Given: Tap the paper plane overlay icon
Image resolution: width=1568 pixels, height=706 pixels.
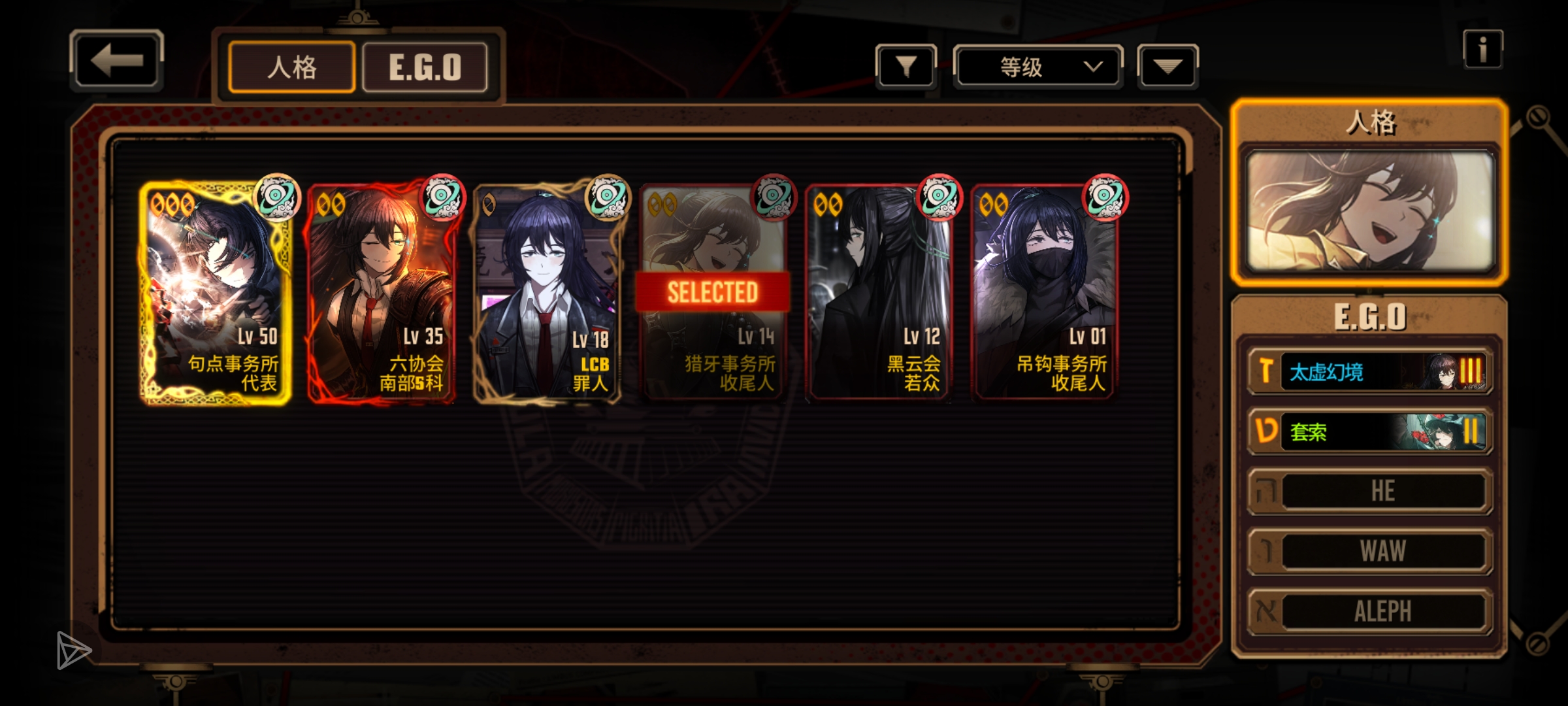Looking at the screenshot, I should (x=73, y=650).
